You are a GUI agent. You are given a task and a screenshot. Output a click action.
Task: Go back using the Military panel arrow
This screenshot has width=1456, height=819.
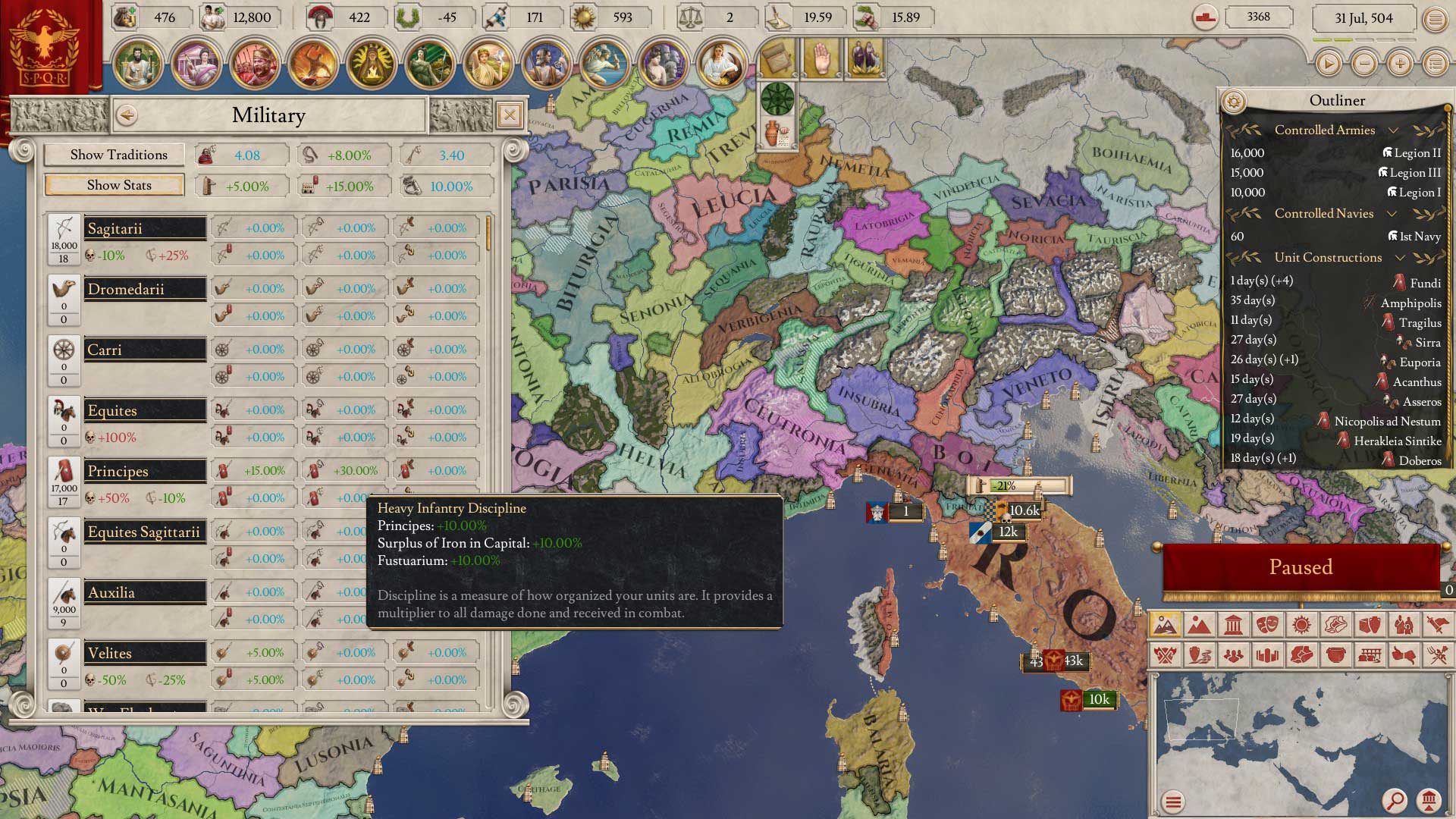pyautogui.click(x=127, y=115)
